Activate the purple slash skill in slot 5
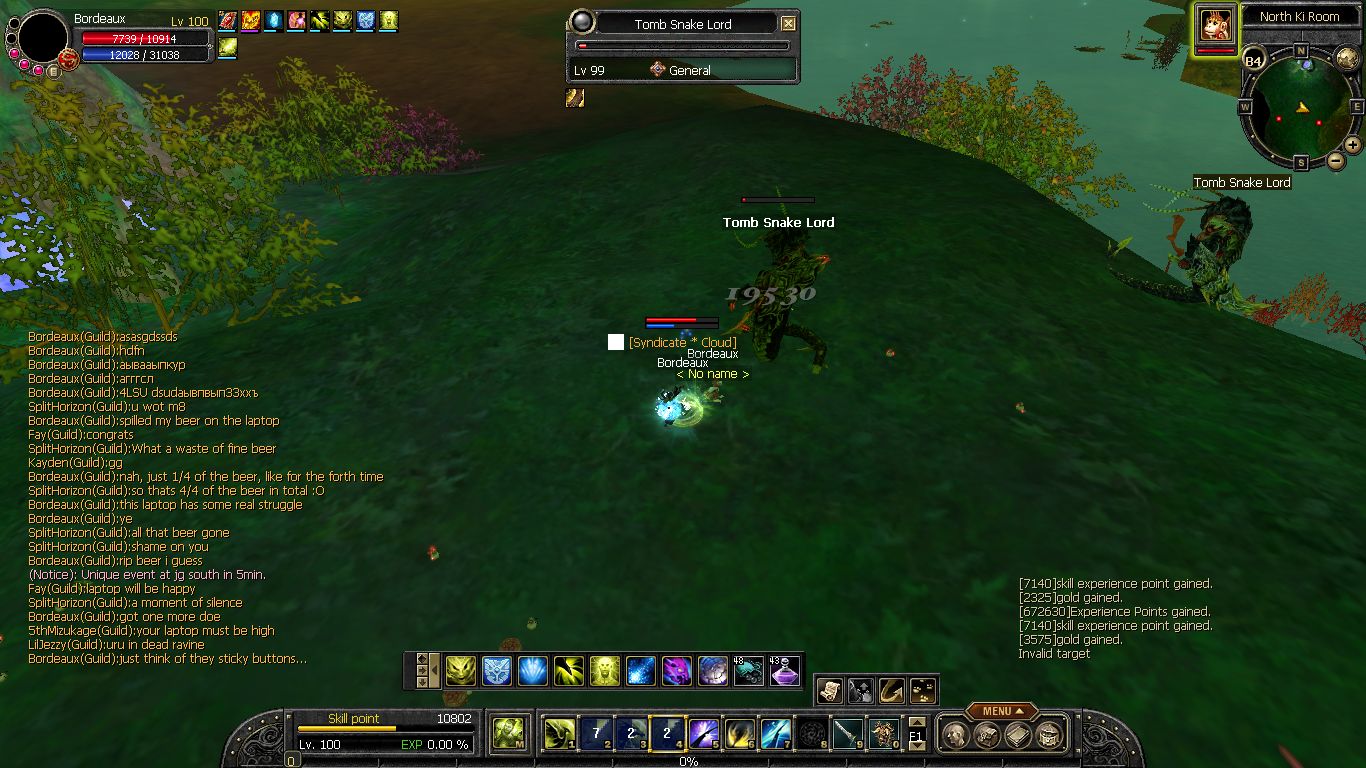Image resolution: width=1366 pixels, height=768 pixels. click(x=704, y=735)
